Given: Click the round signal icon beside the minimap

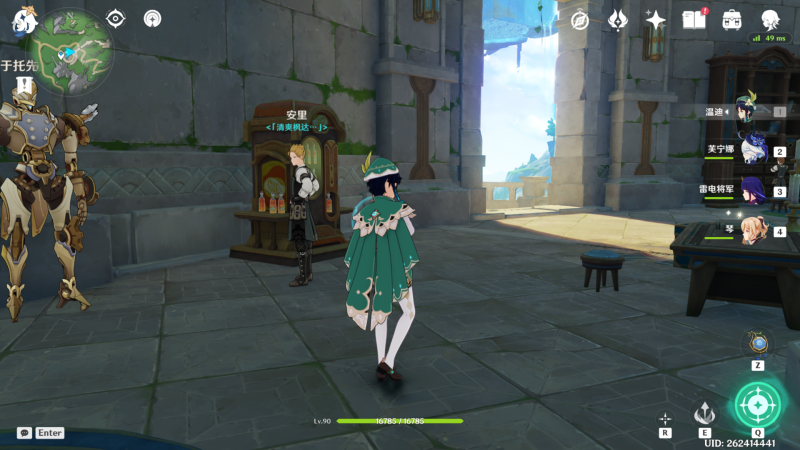Looking at the screenshot, I should [x=152, y=18].
